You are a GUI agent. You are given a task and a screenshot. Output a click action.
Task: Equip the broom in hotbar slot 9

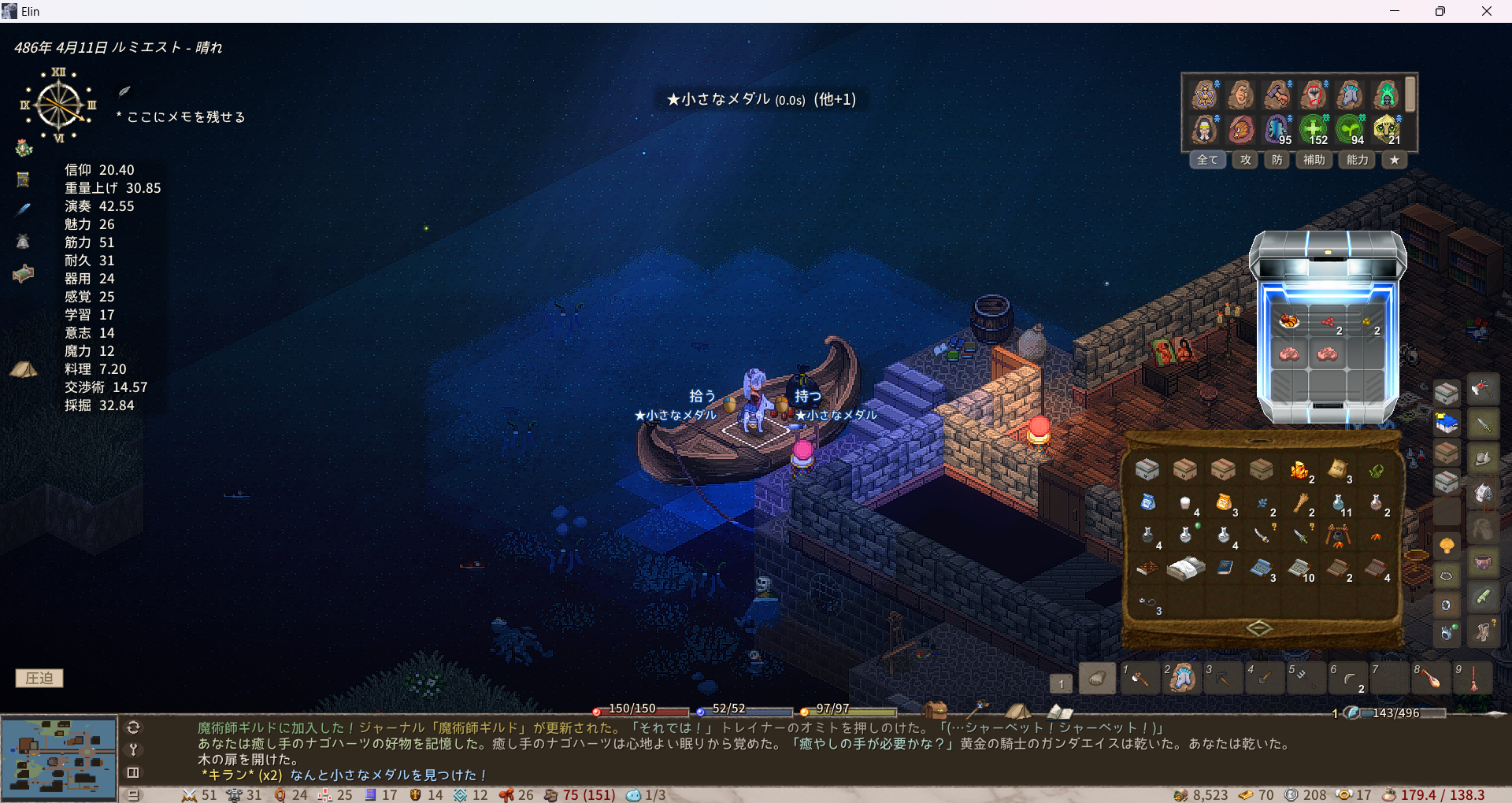1473,678
